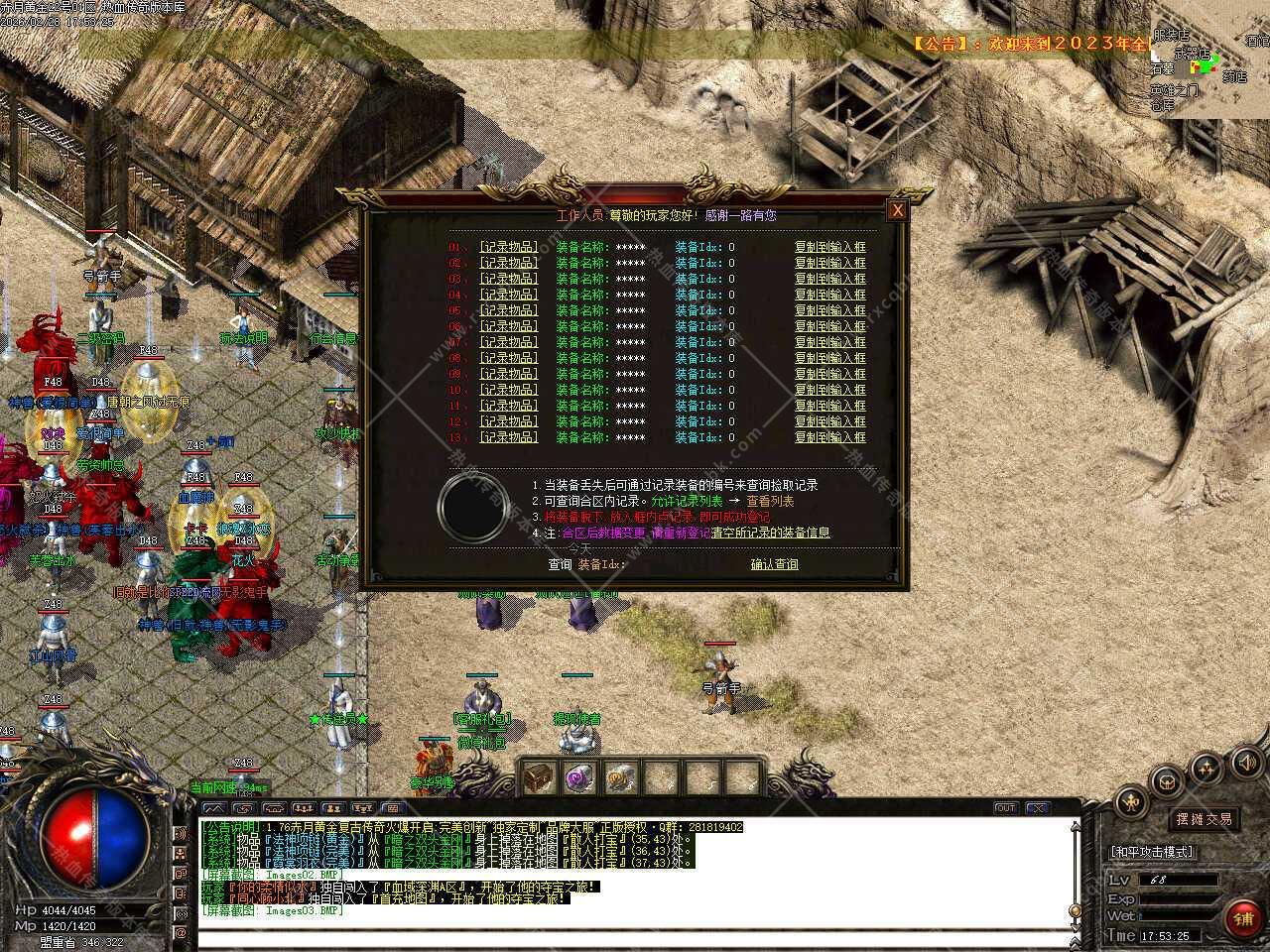The width and height of the screenshot is (1270, 952).
Task: Click the OUT button above chat
Action: pos(1005,808)
